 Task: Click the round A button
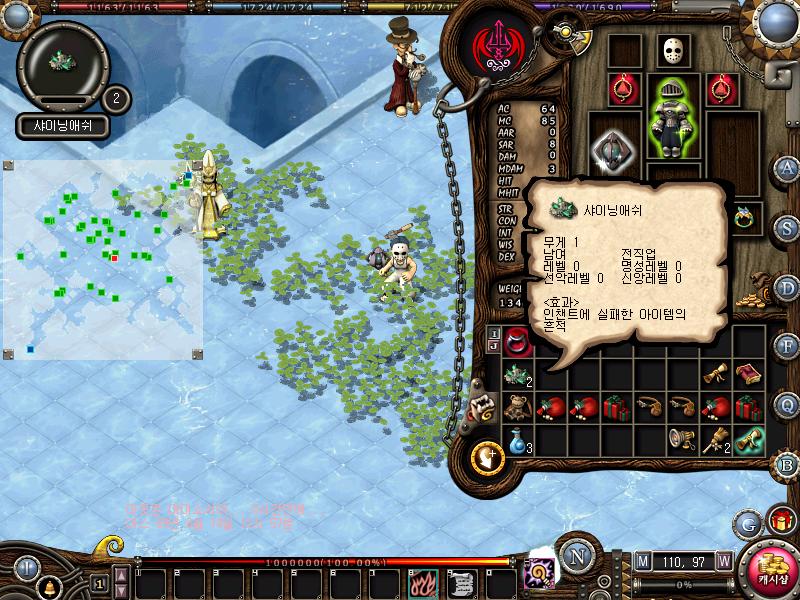click(787, 167)
